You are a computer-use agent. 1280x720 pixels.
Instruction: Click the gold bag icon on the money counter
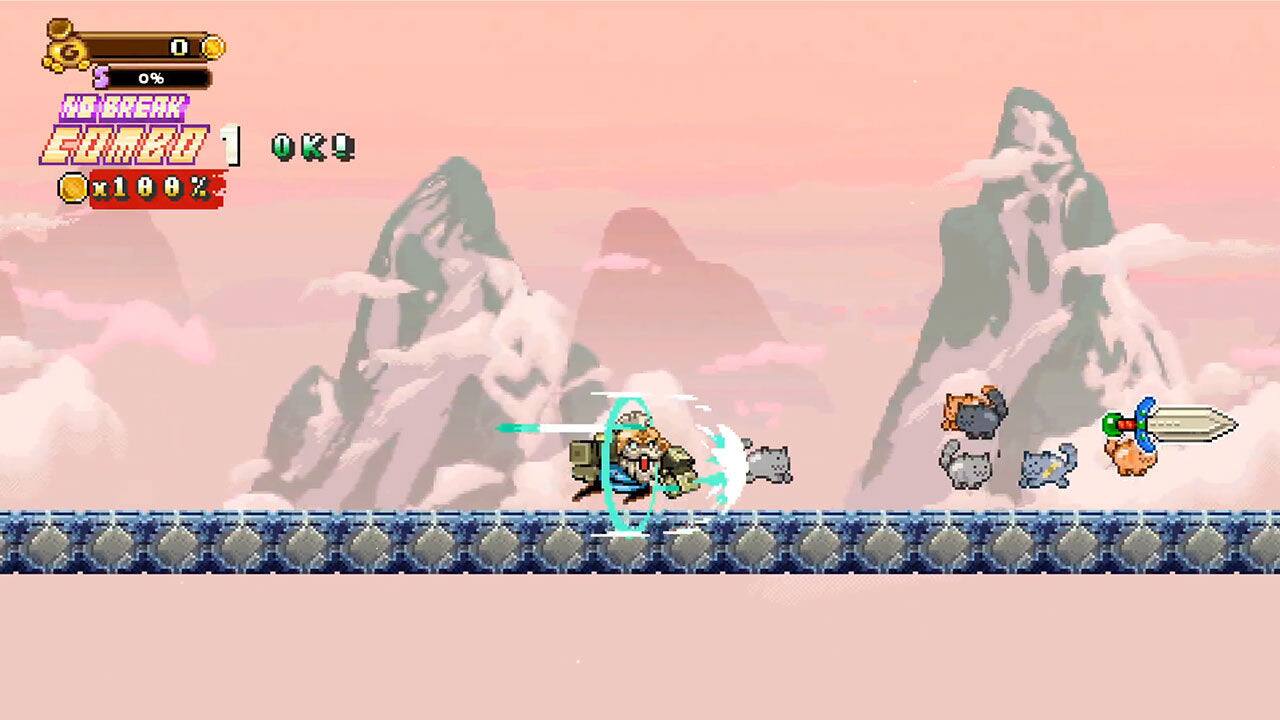(x=63, y=48)
